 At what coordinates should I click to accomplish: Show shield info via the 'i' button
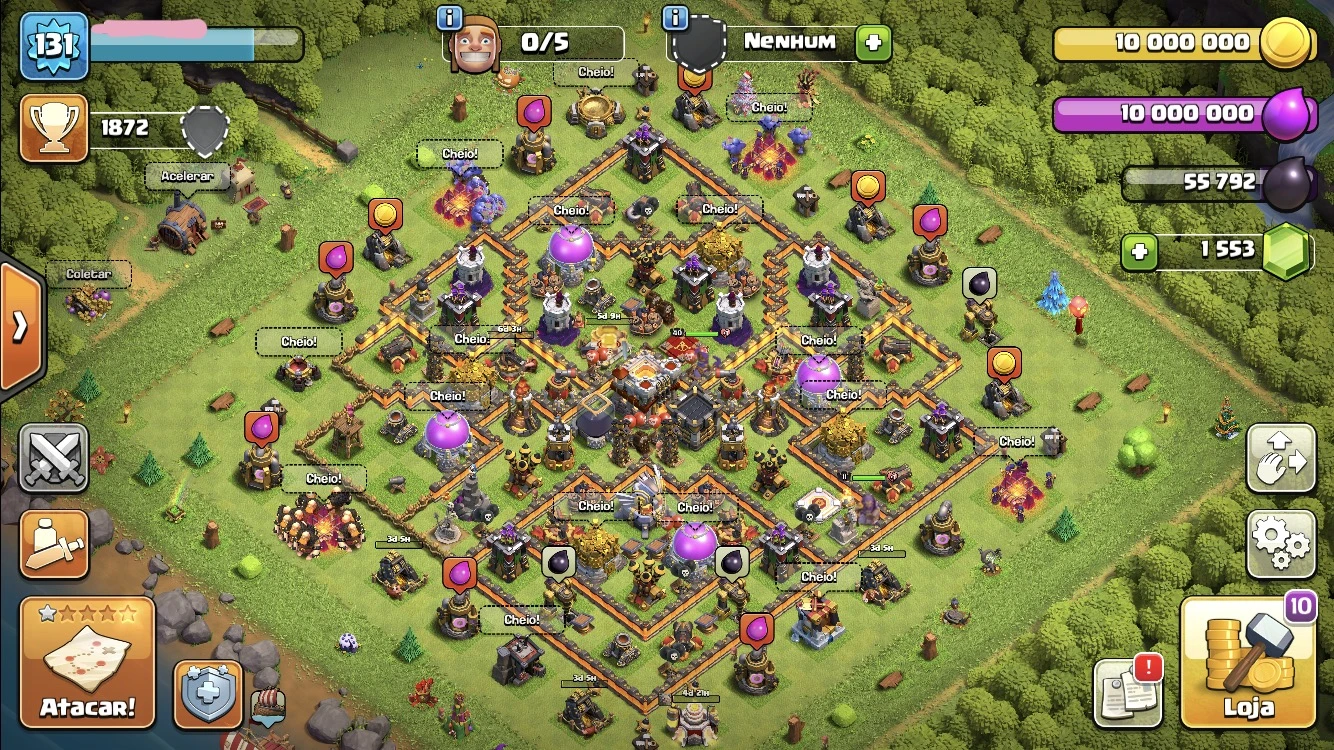coord(677,18)
